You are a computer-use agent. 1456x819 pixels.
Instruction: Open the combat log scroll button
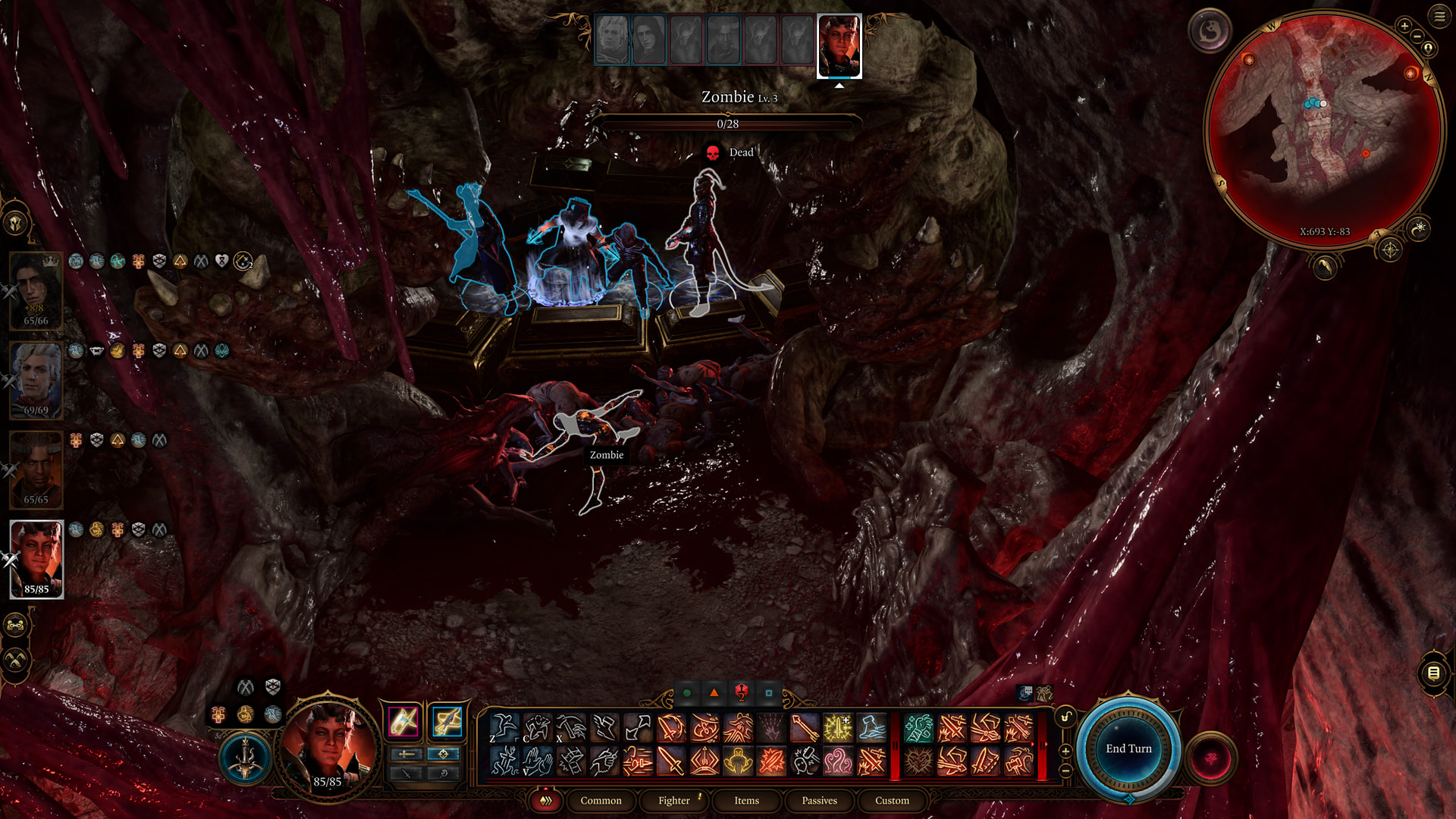point(1433,673)
